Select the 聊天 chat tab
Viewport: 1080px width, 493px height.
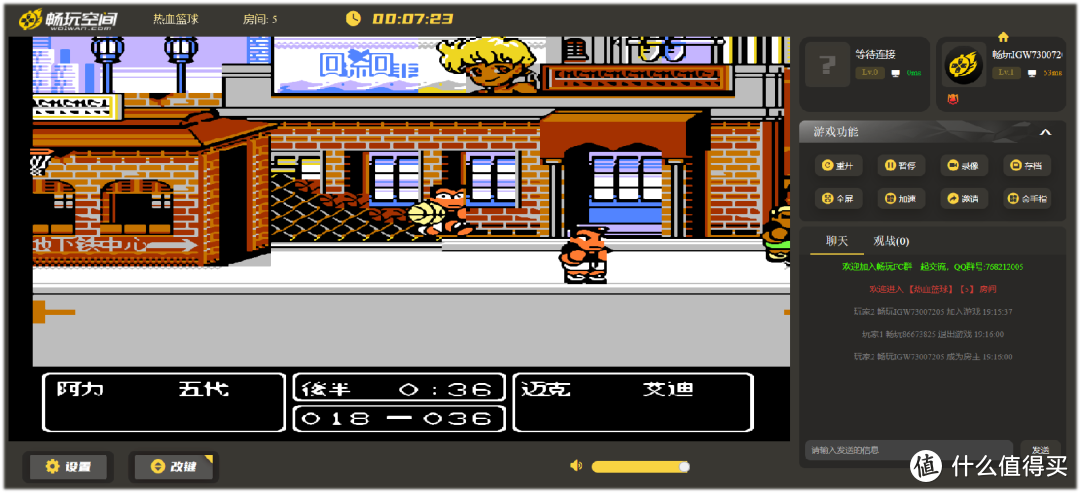(x=836, y=241)
